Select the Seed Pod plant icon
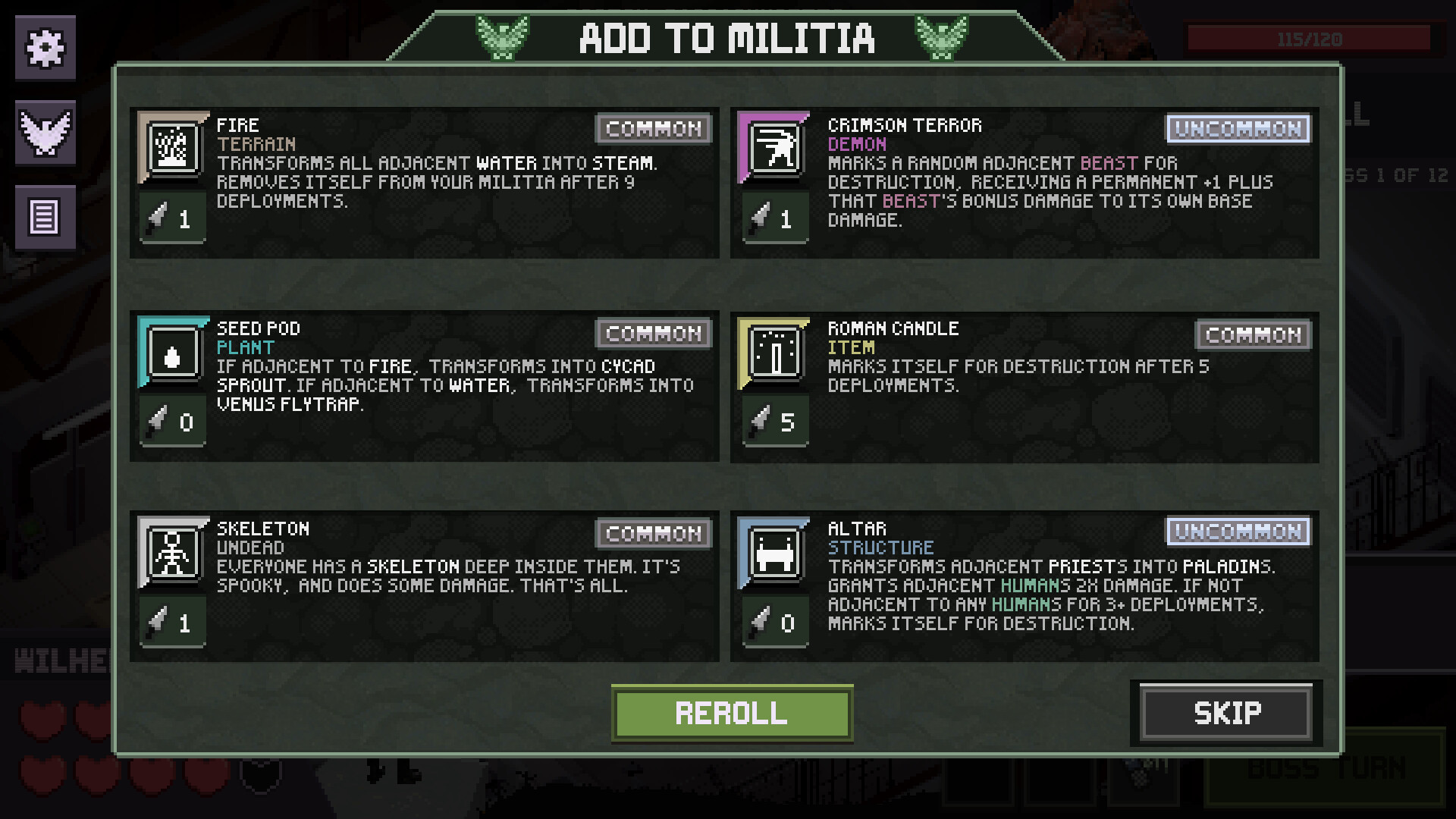 pyautogui.click(x=173, y=351)
